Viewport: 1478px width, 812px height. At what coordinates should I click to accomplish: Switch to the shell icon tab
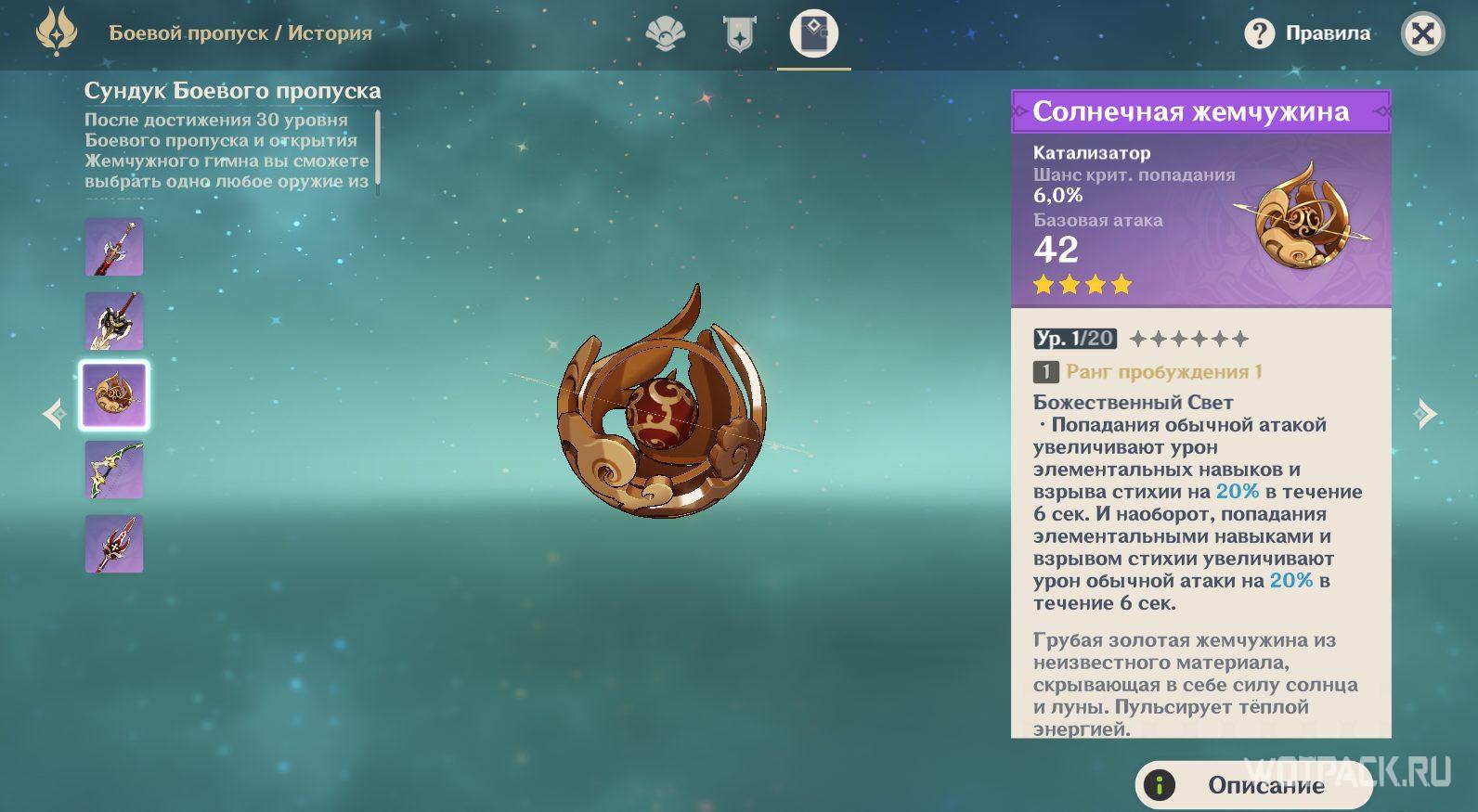pyautogui.click(x=665, y=35)
